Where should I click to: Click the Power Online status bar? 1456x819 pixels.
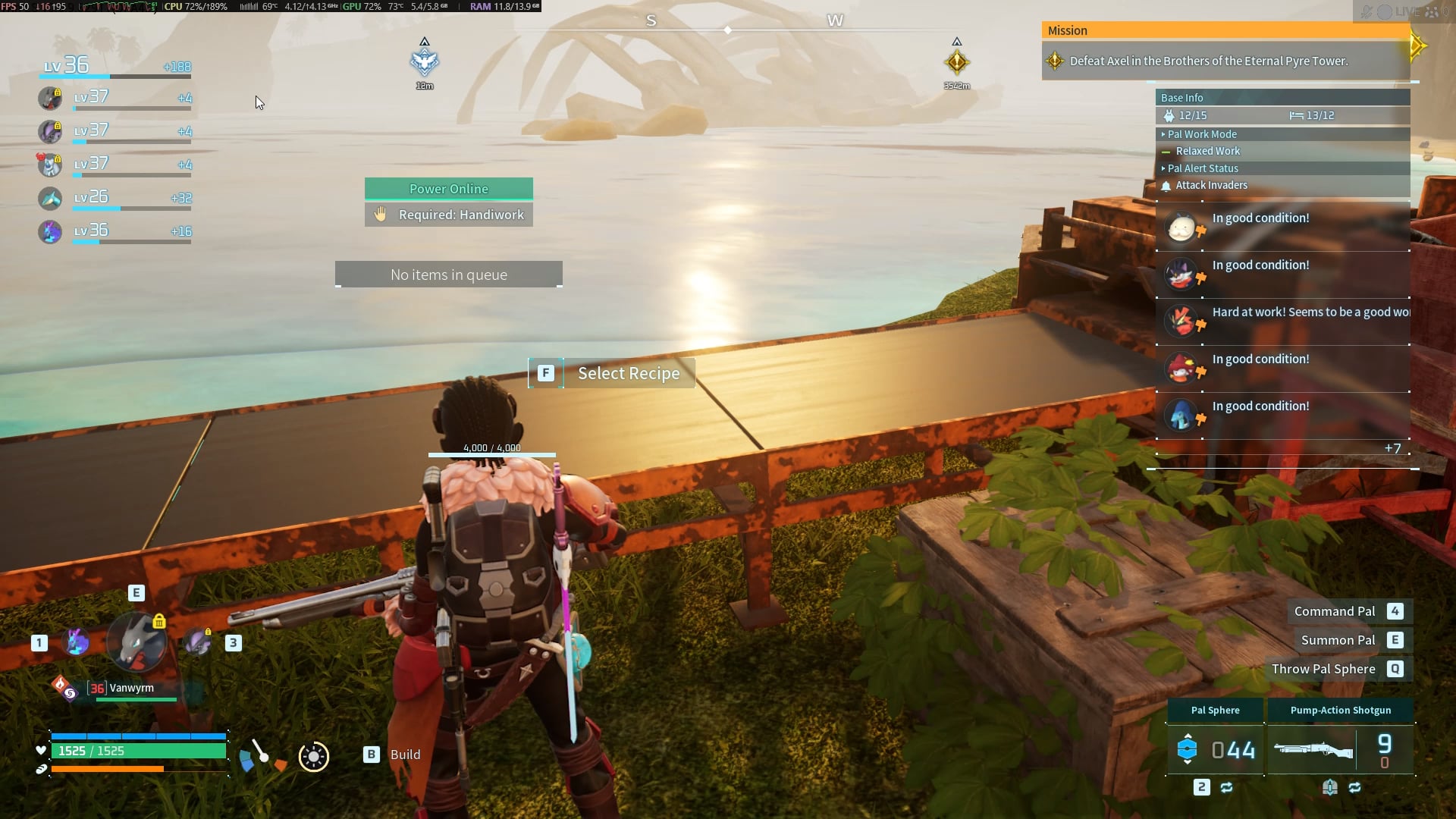pos(448,189)
